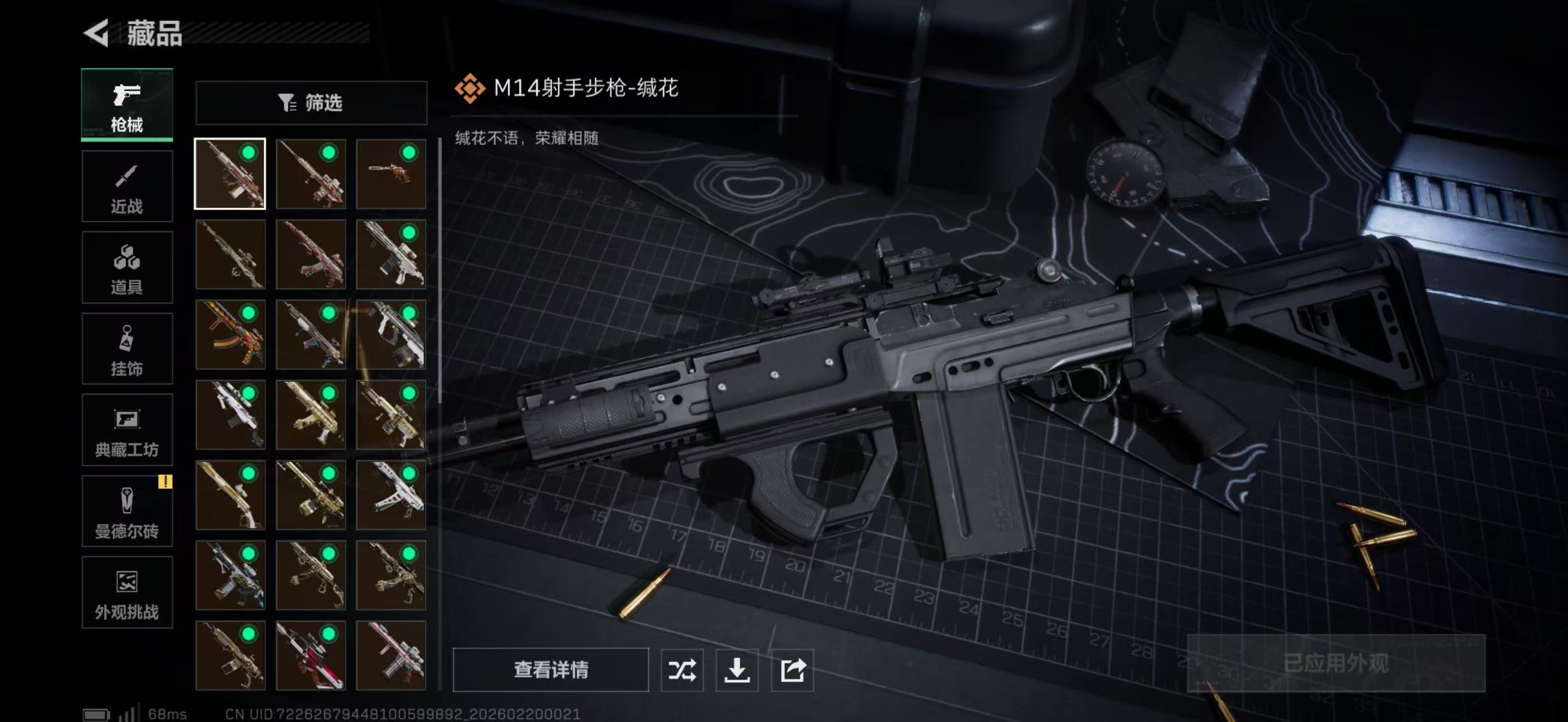Open the 筛选 filter options
This screenshot has height=722, width=1568.
click(312, 103)
